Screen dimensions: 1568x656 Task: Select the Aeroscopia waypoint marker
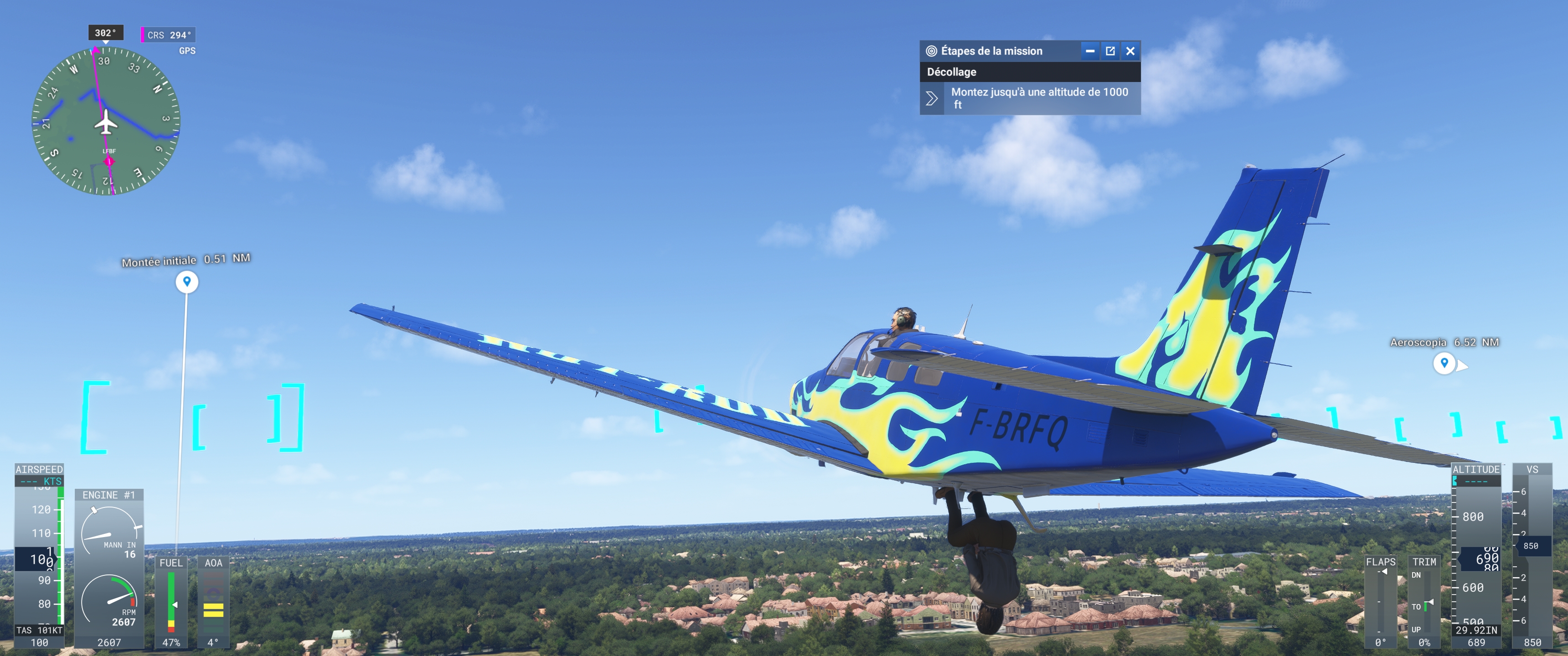pyautogui.click(x=1444, y=363)
